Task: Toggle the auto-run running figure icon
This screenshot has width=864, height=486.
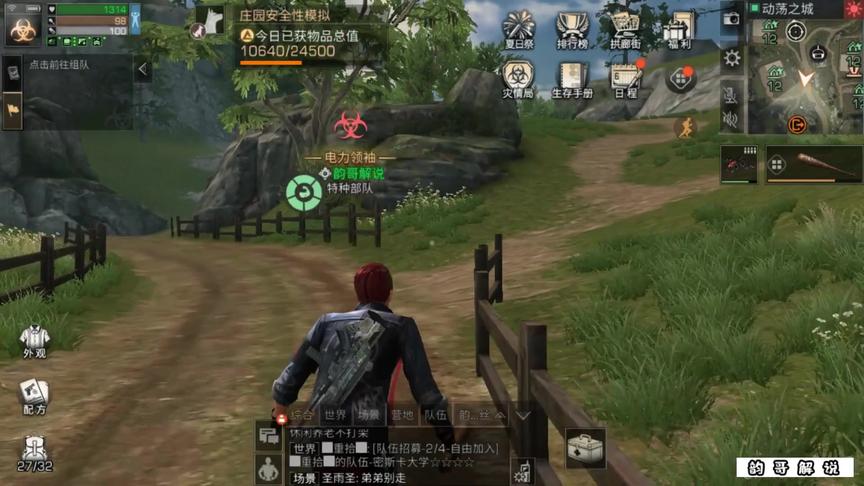Action: (685, 127)
